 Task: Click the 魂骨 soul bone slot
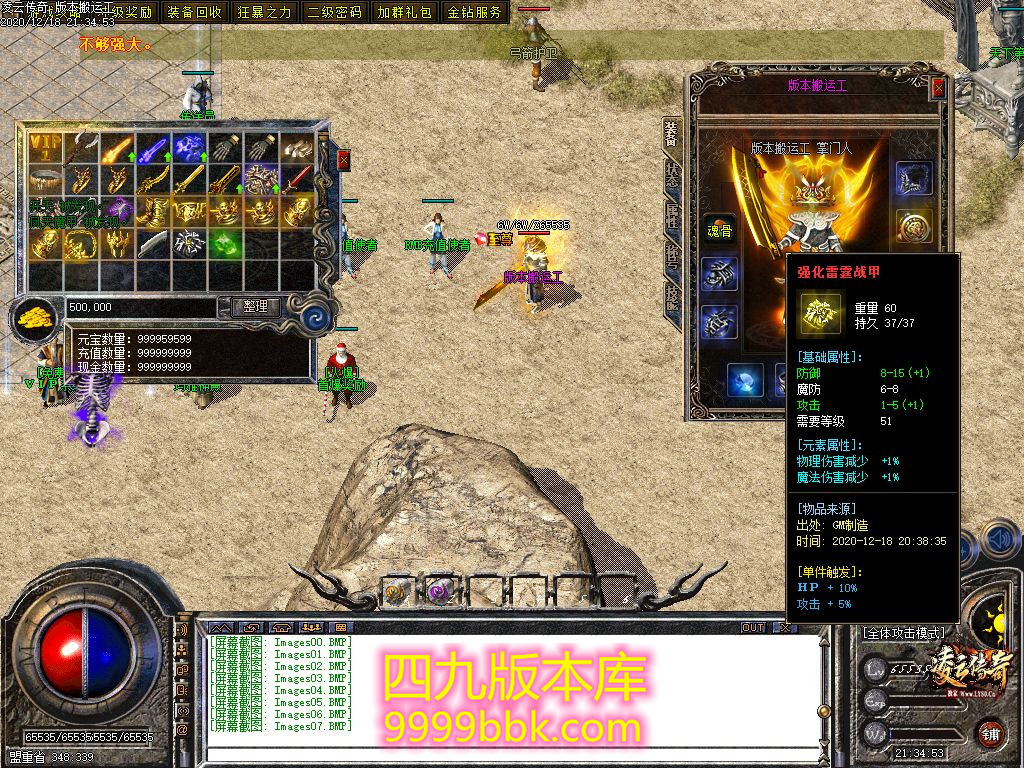click(718, 226)
